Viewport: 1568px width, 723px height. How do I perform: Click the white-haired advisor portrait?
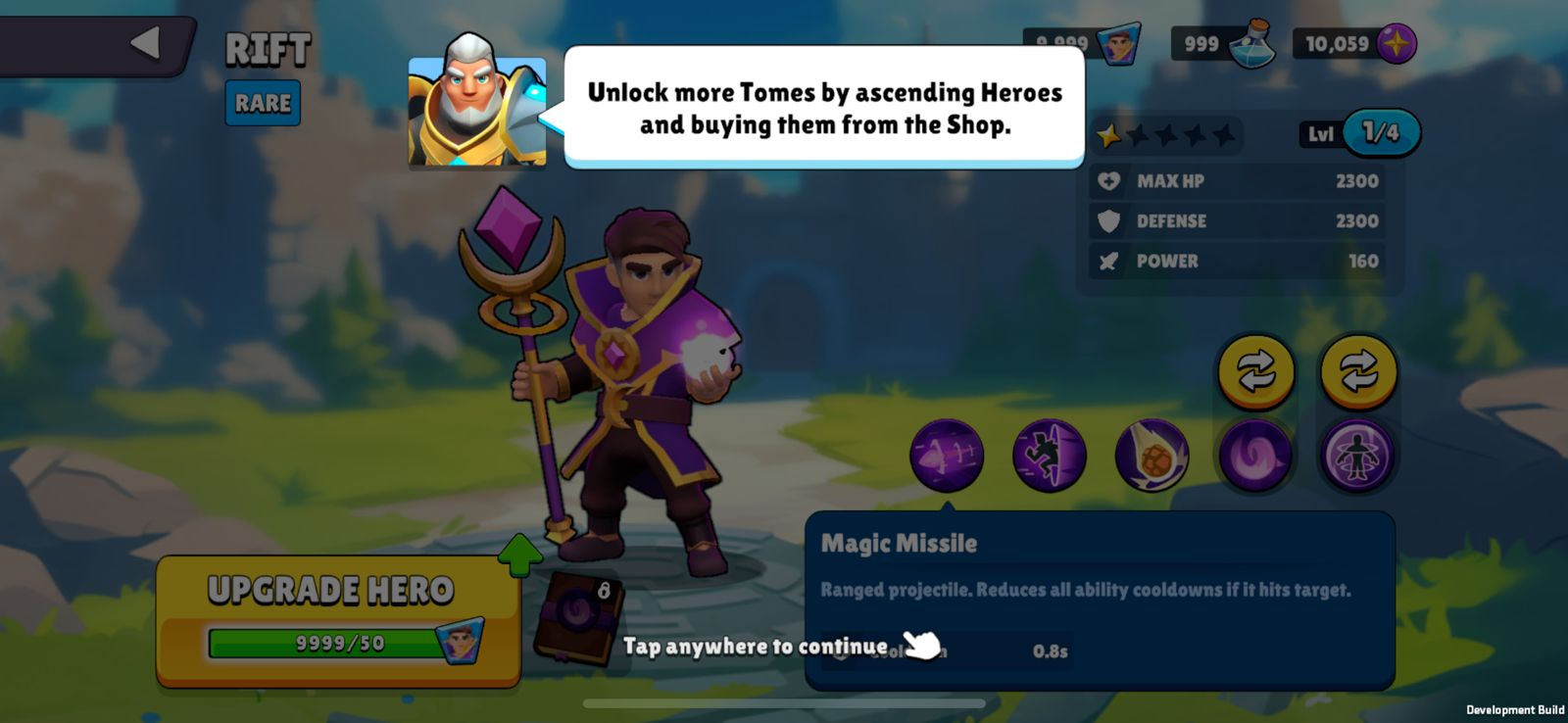click(477, 103)
